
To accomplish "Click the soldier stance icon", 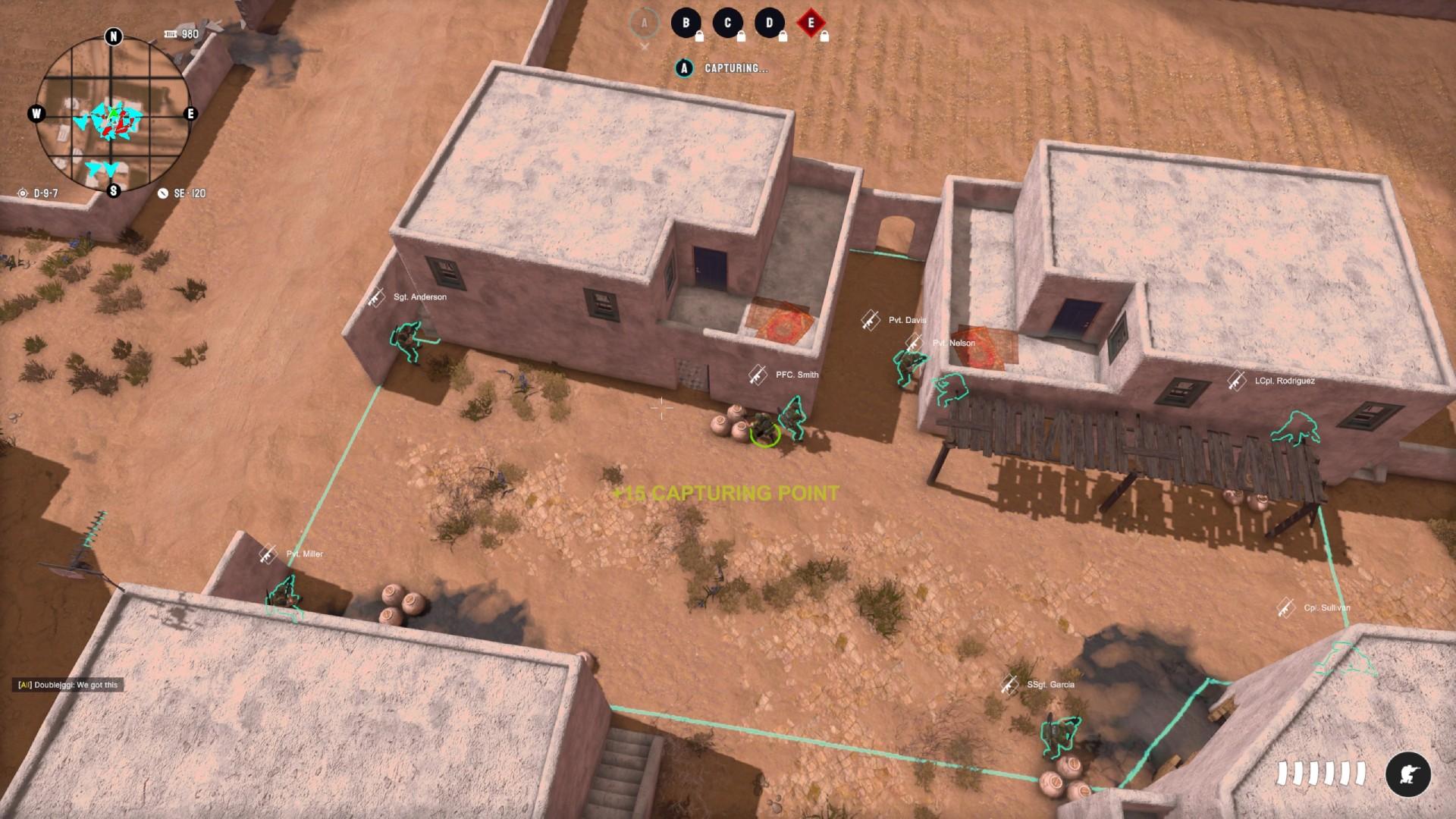I will (1407, 774).
